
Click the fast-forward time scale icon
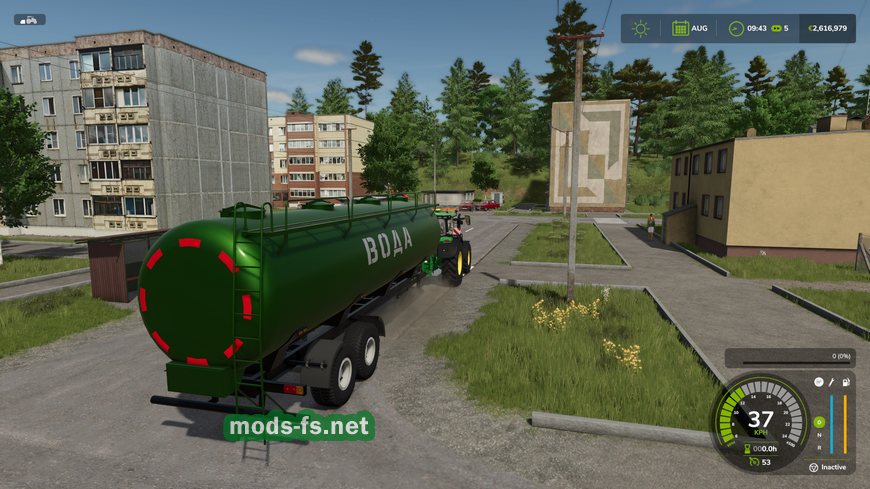tap(774, 28)
